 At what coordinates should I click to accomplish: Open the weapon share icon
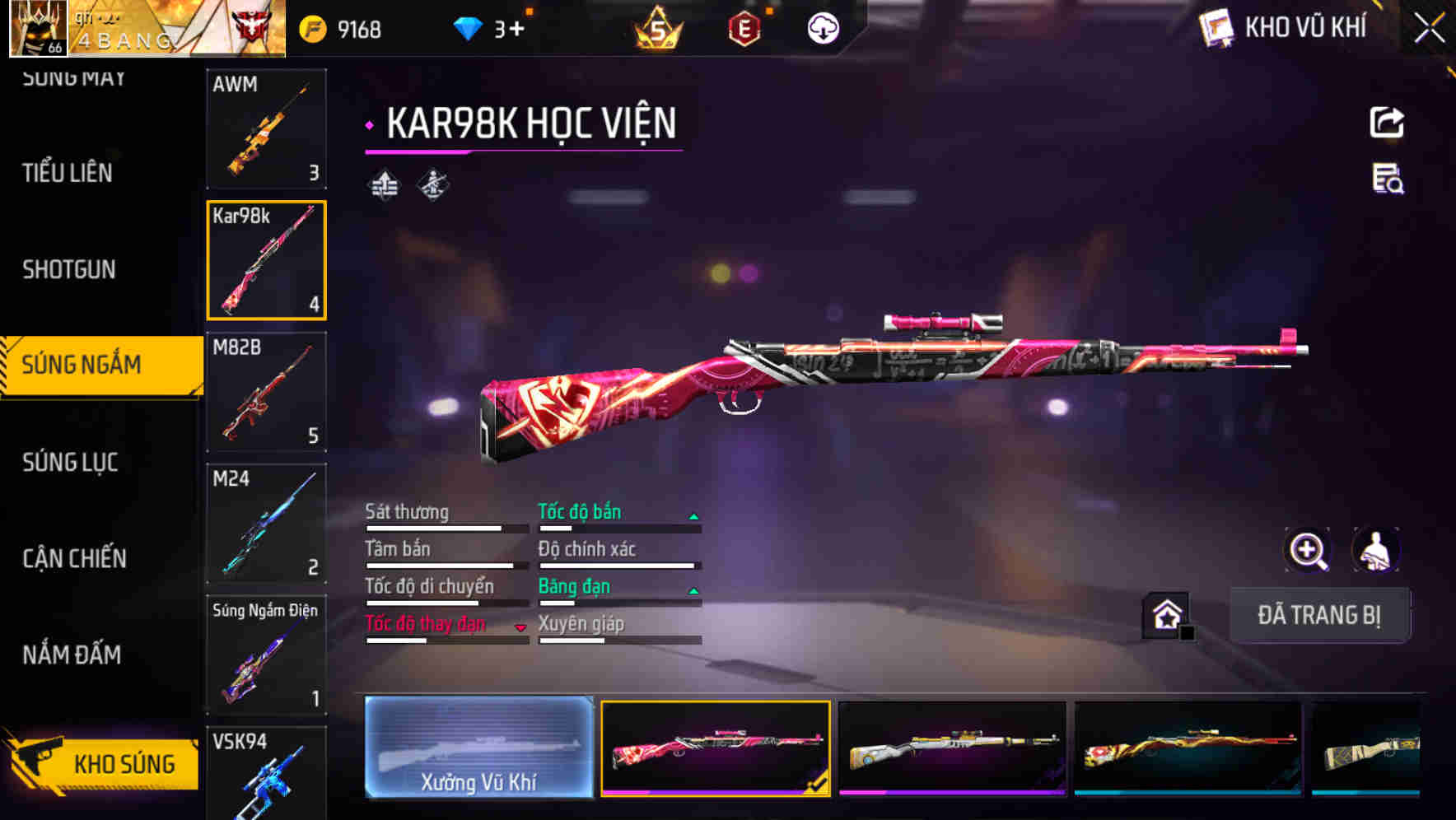coord(1388,122)
